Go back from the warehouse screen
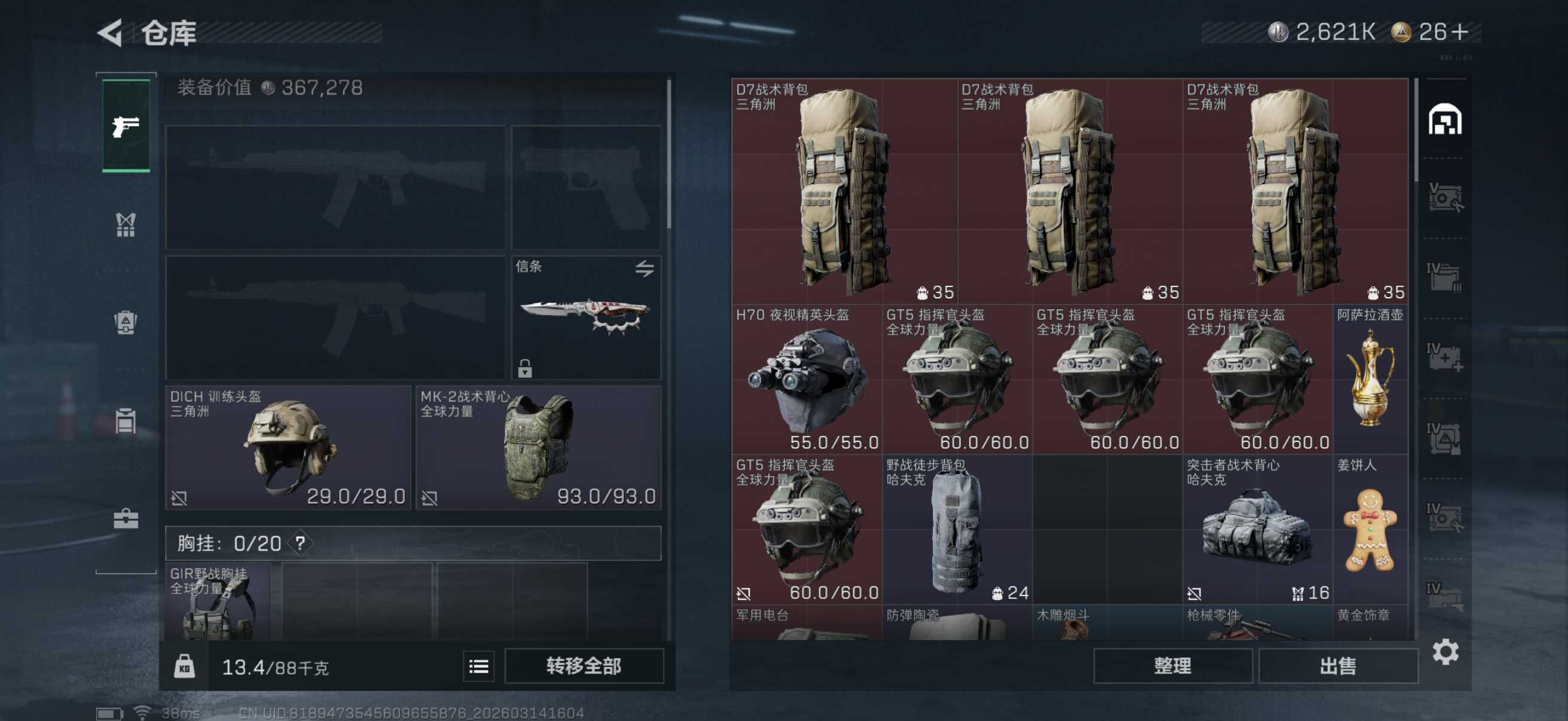 (x=110, y=33)
